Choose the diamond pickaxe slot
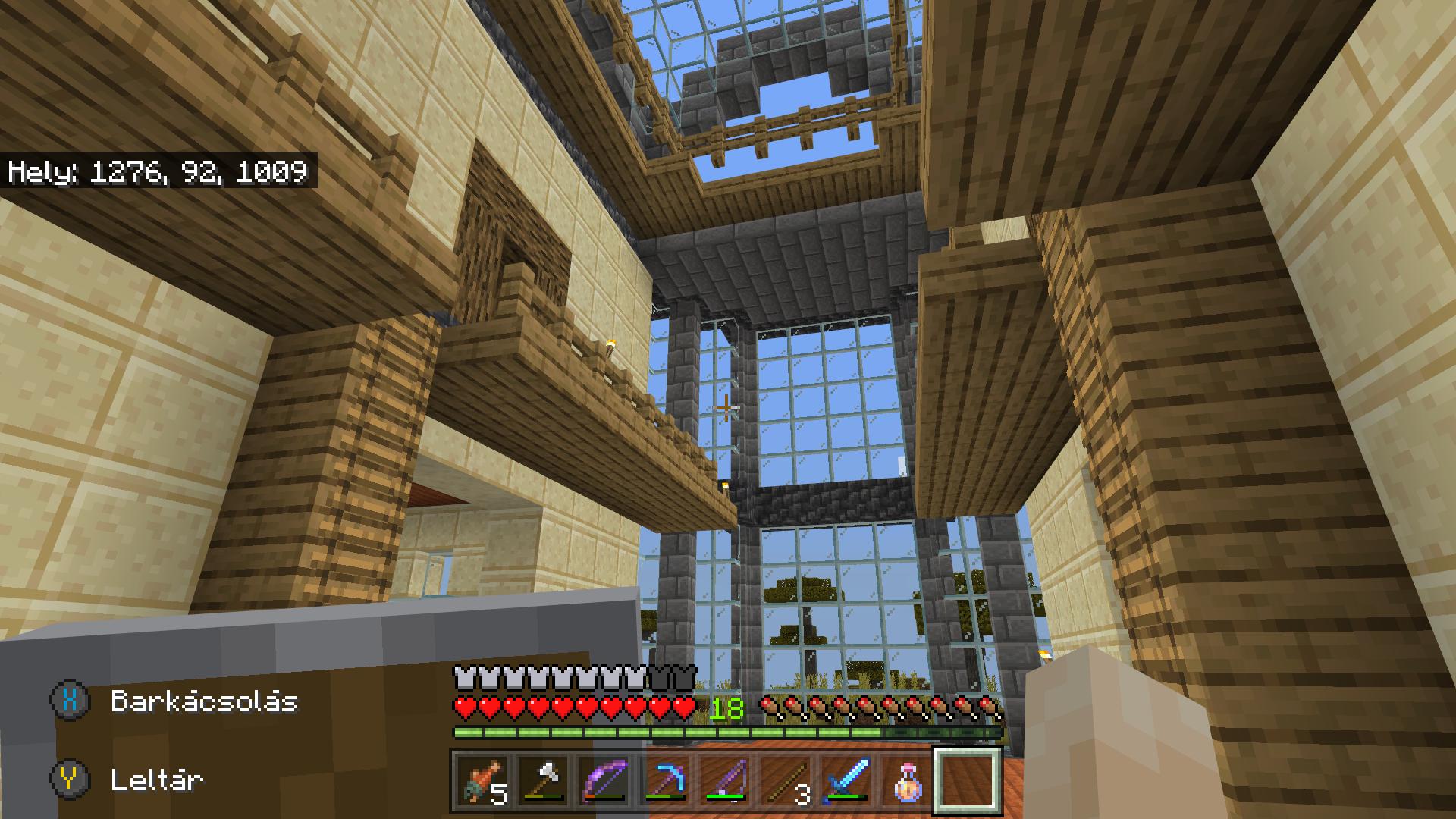The height and width of the screenshot is (819, 1456). pos(665,780)
